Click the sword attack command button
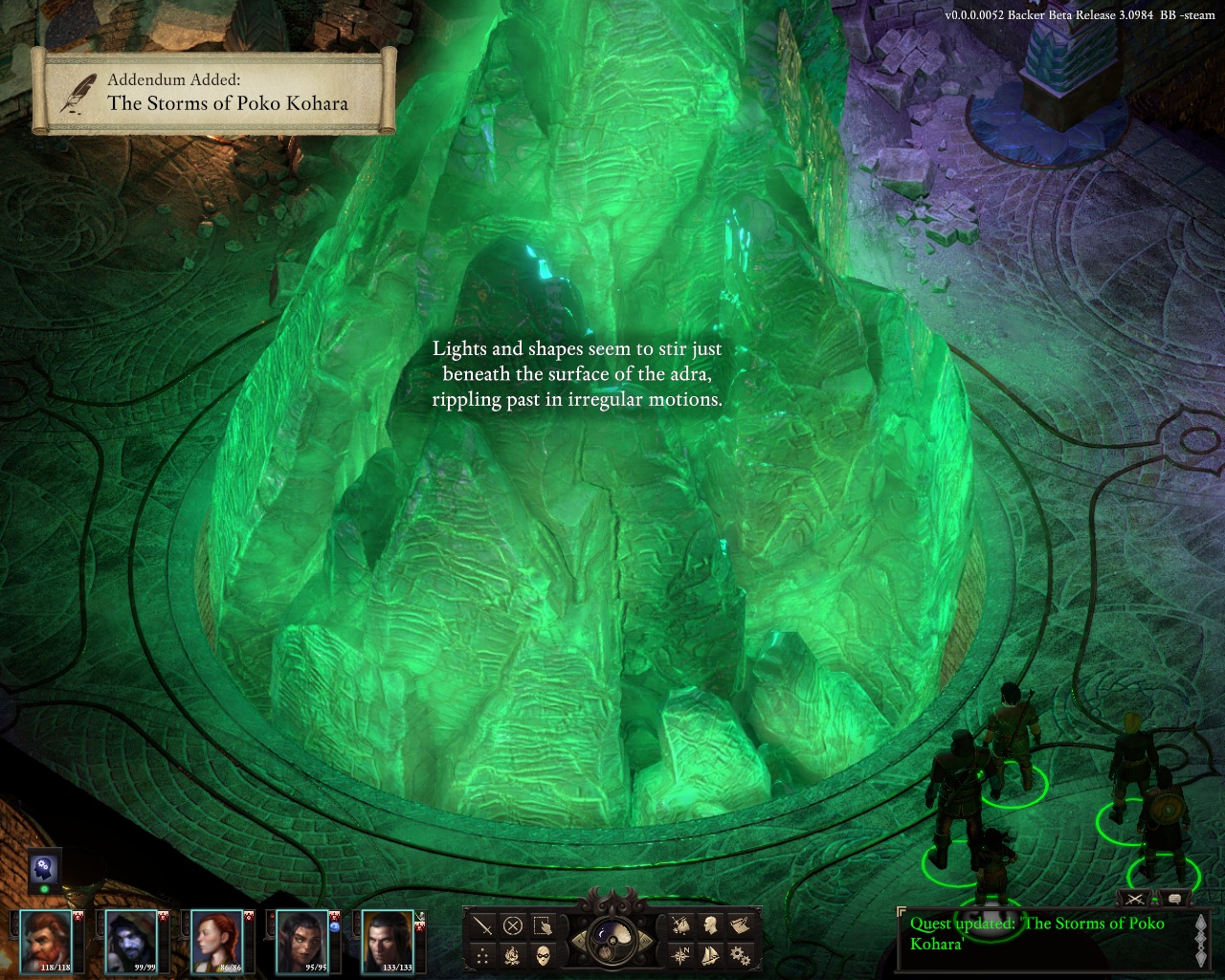The width and height of the screenshot is (1225, 980). [x=484, y=925]
